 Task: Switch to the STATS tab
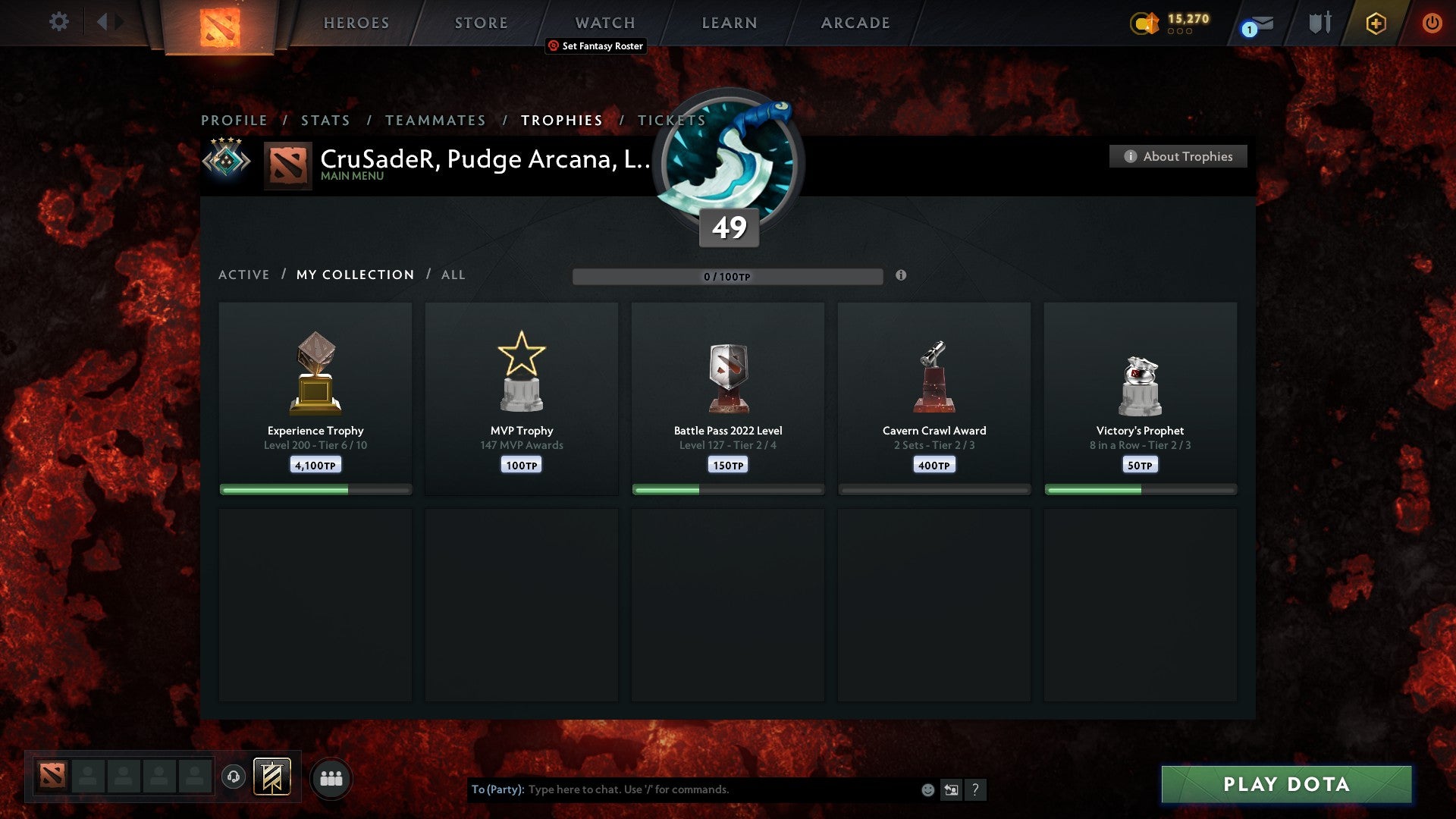325,120
